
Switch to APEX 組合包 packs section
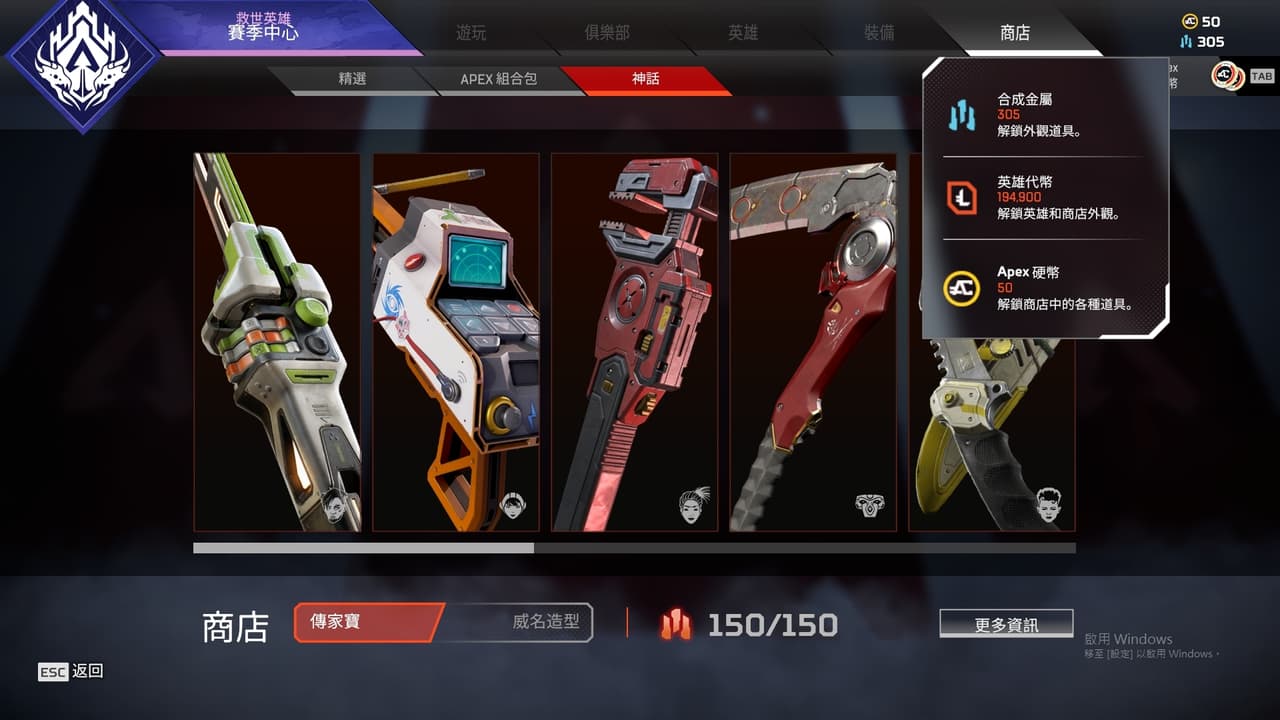click(x=498, y=79)
